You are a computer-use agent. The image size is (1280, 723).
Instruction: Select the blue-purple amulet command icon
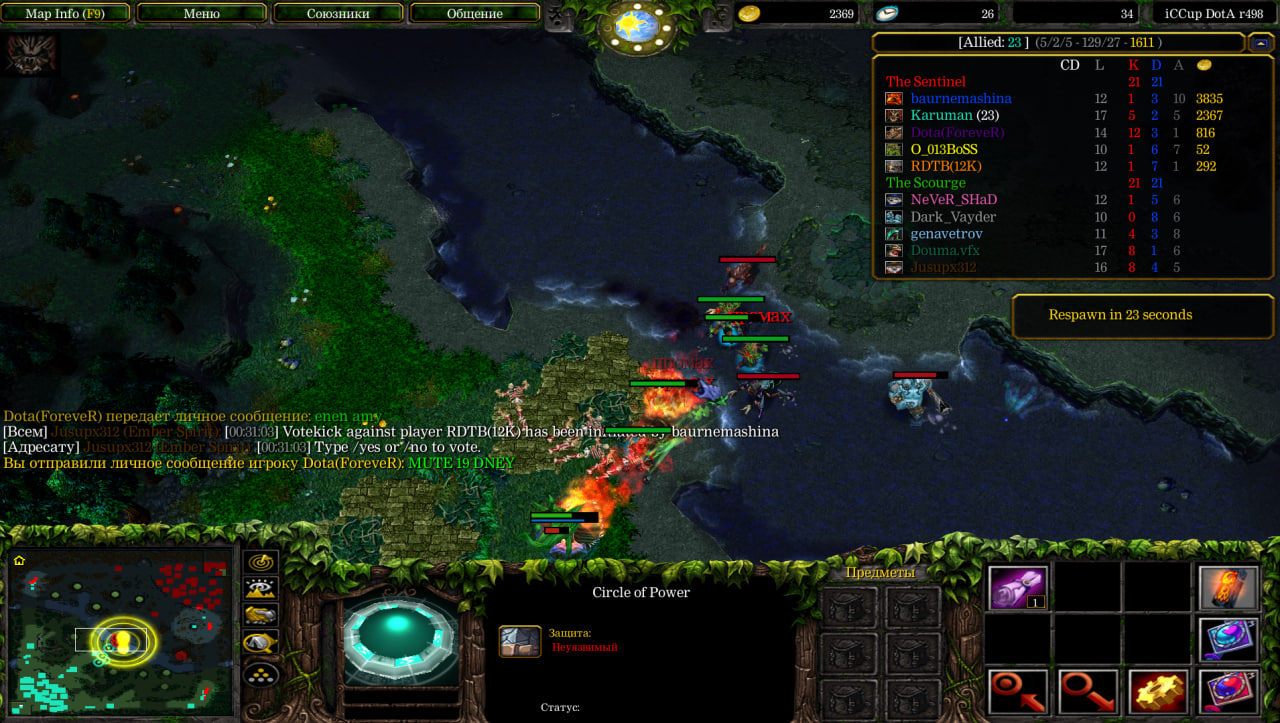point(1226,639)
